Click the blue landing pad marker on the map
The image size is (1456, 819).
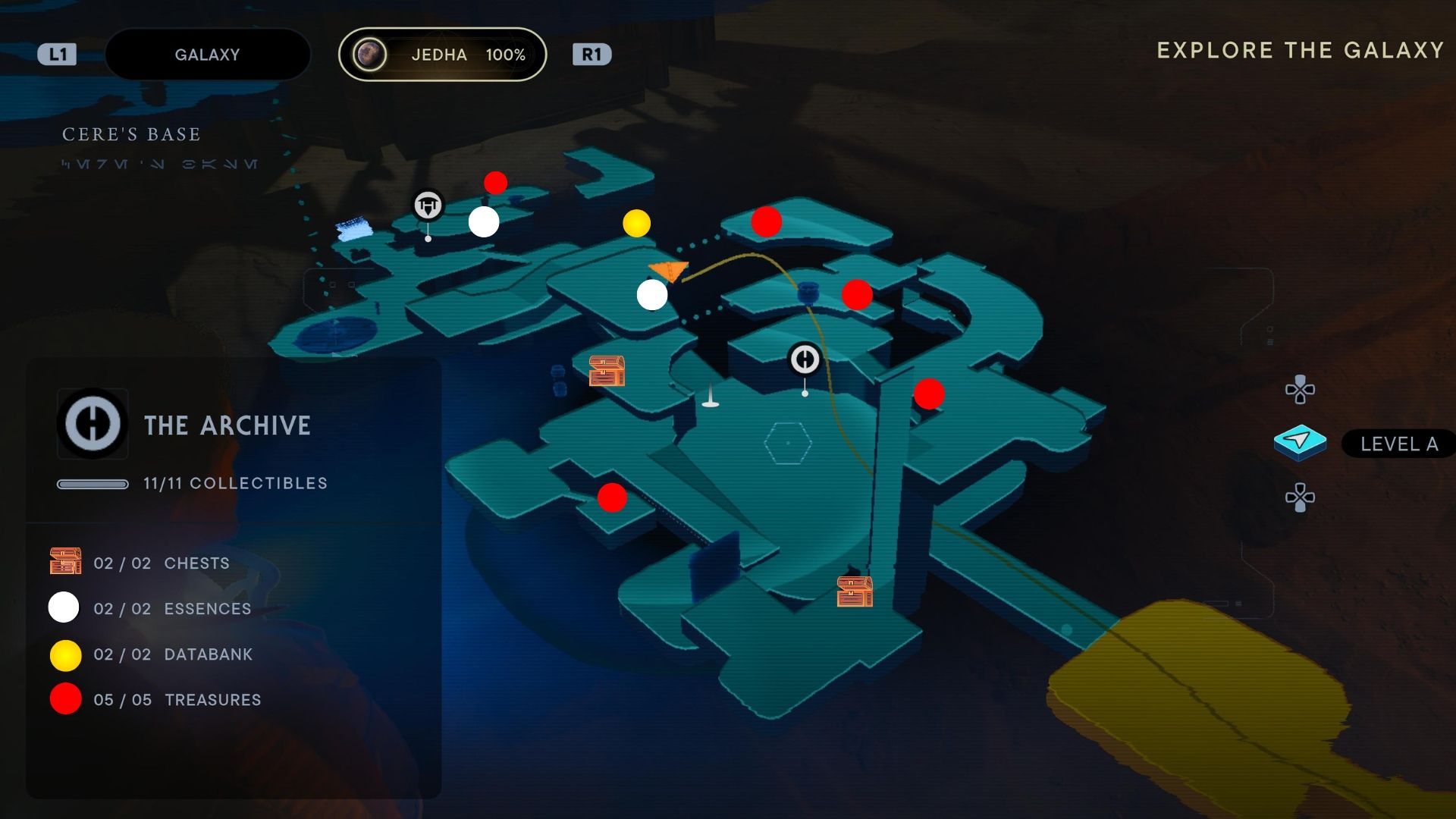click(353, 228)
